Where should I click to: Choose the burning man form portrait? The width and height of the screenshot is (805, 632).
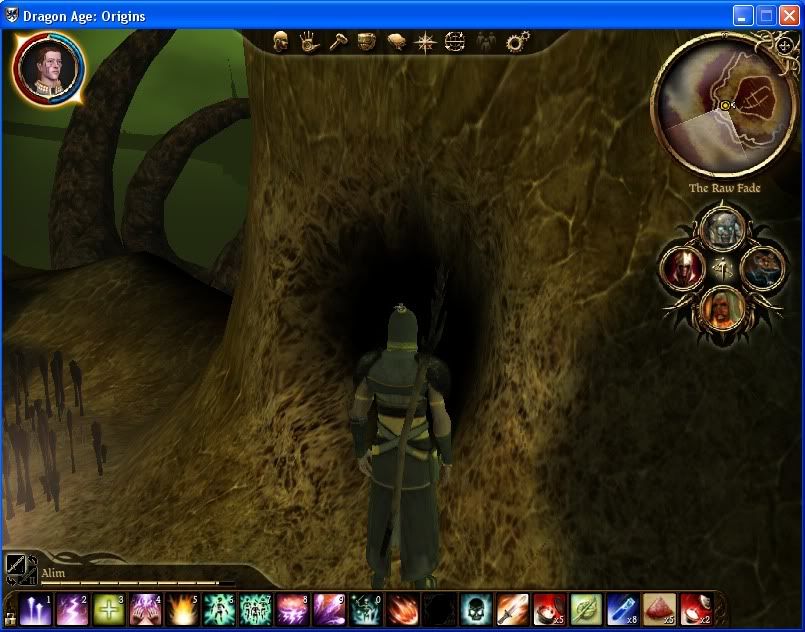click(x=681, y=268)
